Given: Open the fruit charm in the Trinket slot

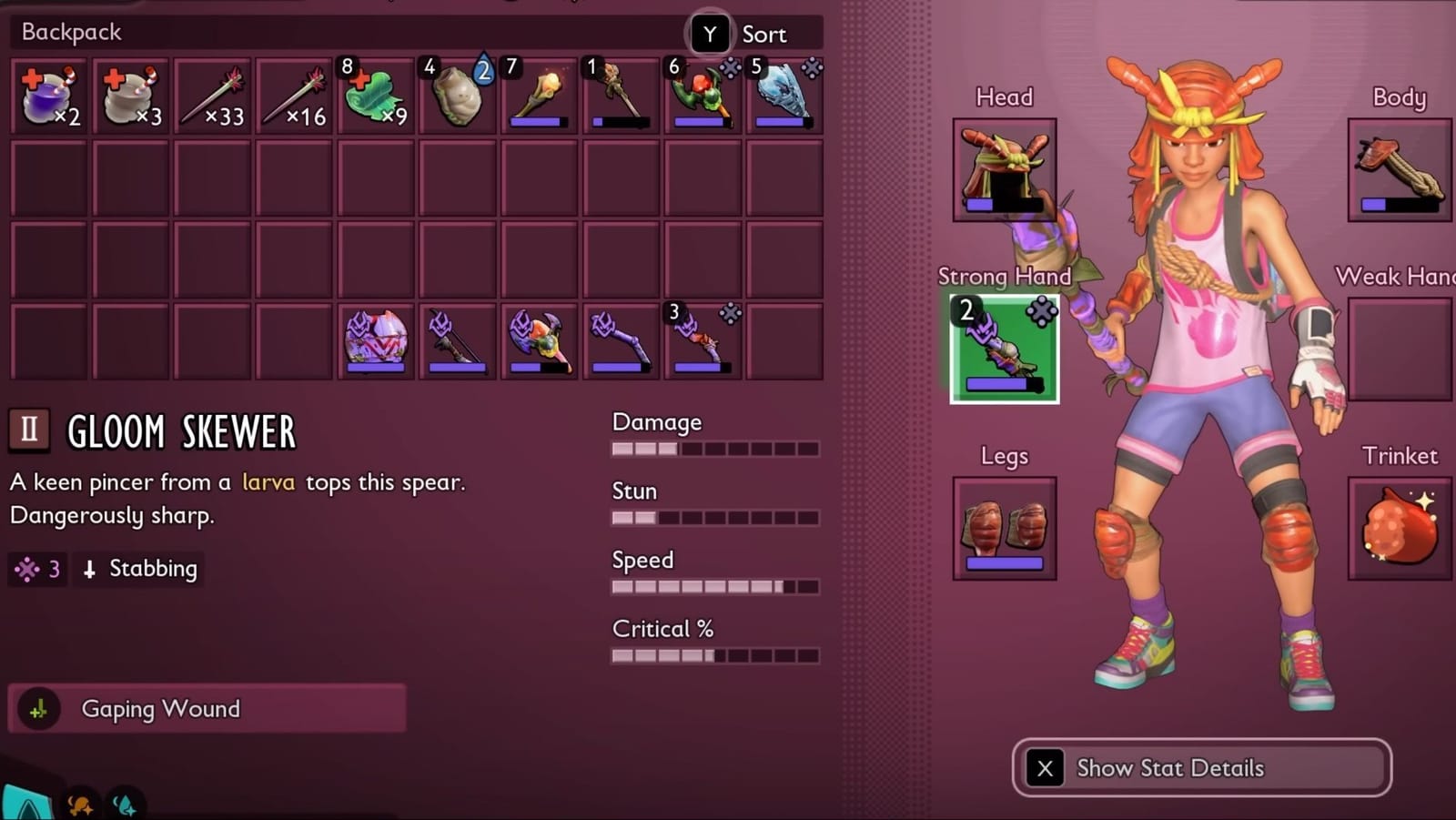Looking at the screenshot, I should point(1399,528).
